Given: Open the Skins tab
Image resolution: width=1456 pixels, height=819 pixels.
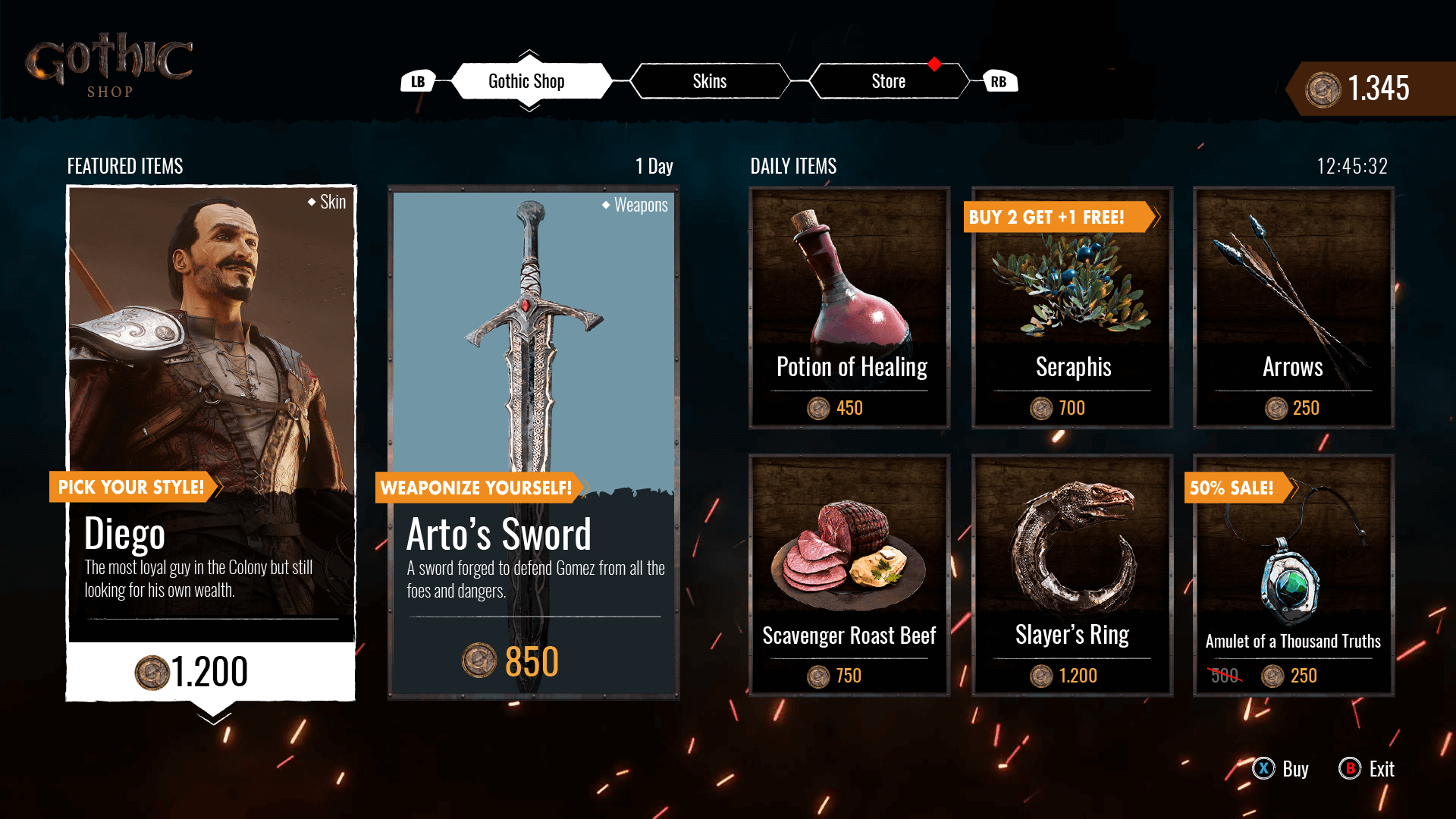Looking at the screenshot, I should tap(709, 81).
